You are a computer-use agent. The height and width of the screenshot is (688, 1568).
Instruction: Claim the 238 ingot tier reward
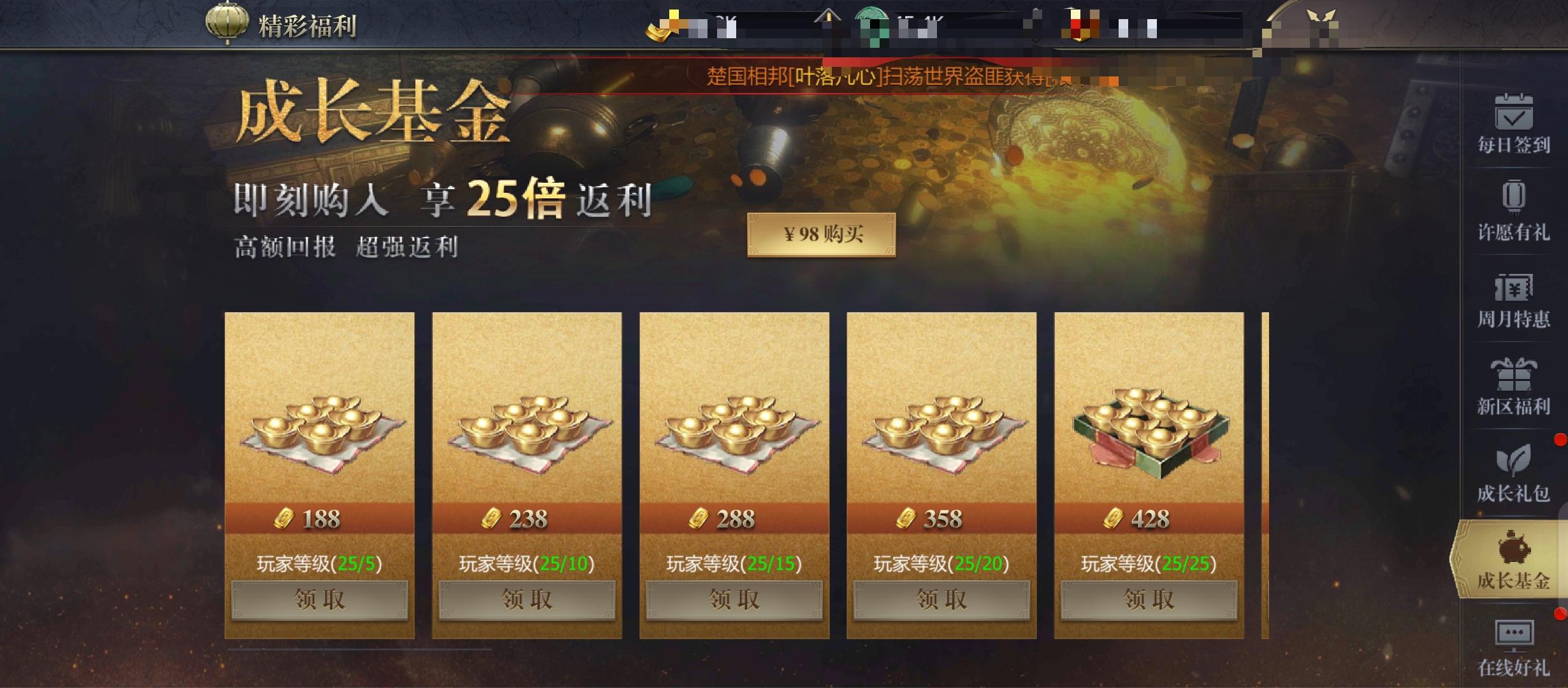tap(527, 599)
